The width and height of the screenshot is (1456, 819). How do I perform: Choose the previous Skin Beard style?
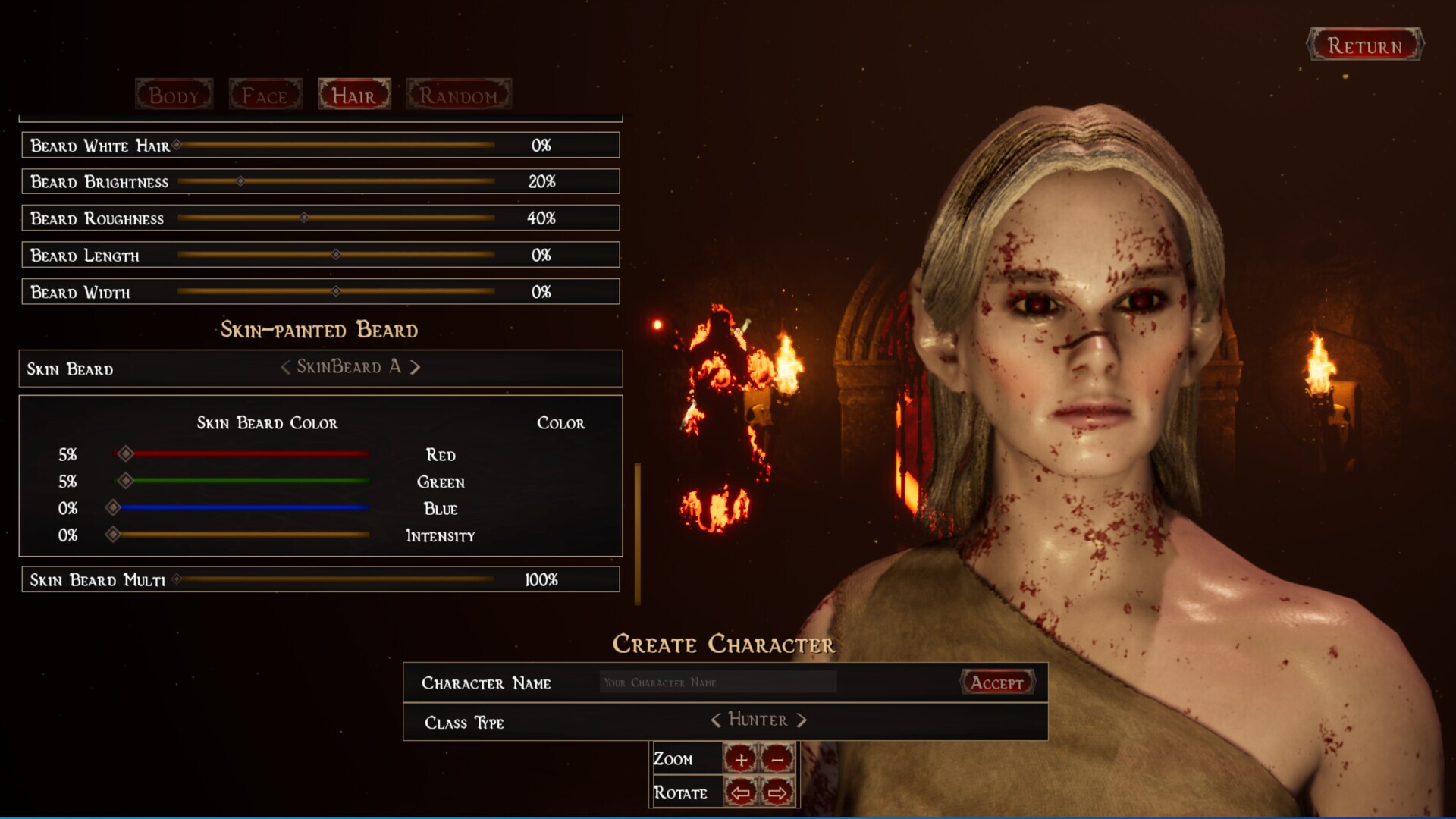point(285,368)
